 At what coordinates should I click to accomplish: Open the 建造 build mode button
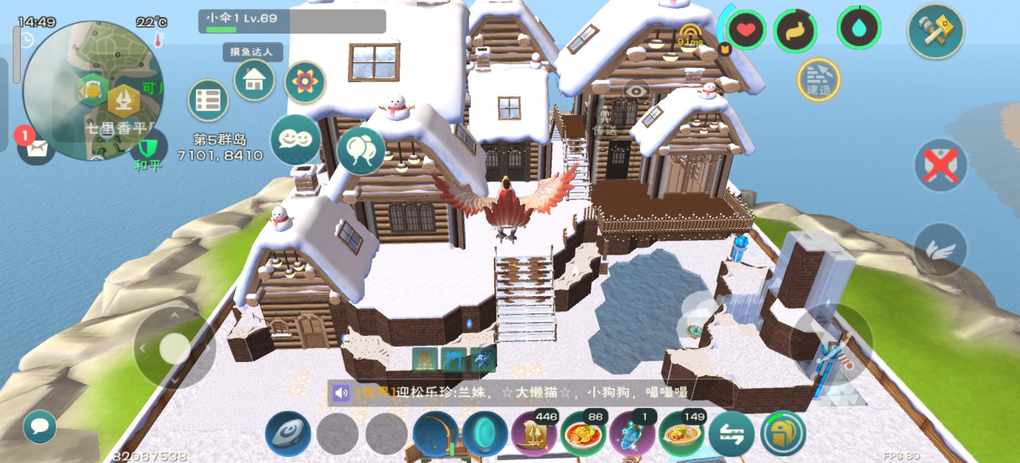tap(819, 79)
